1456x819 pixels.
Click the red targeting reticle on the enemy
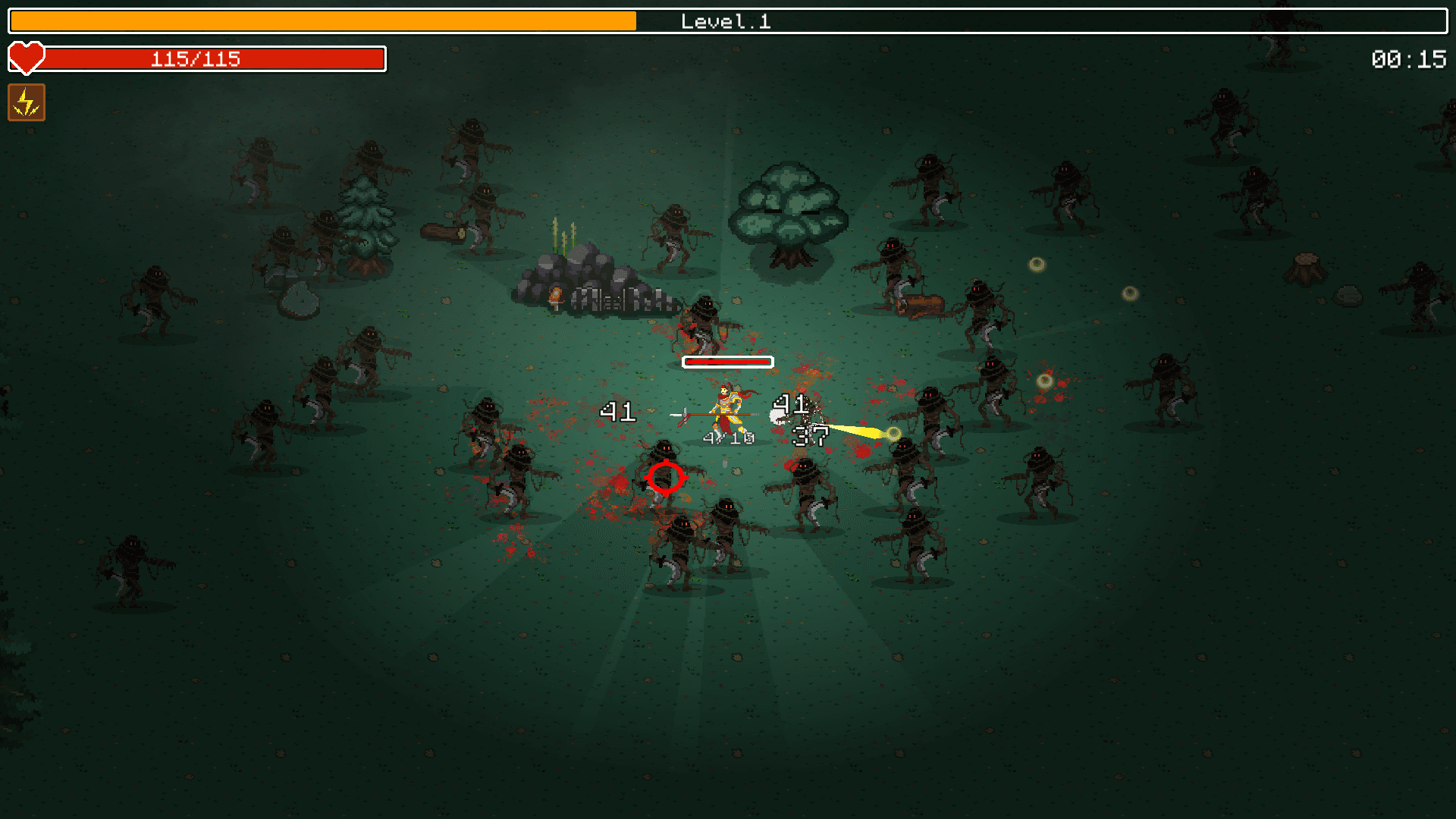[x=666, y=476]
